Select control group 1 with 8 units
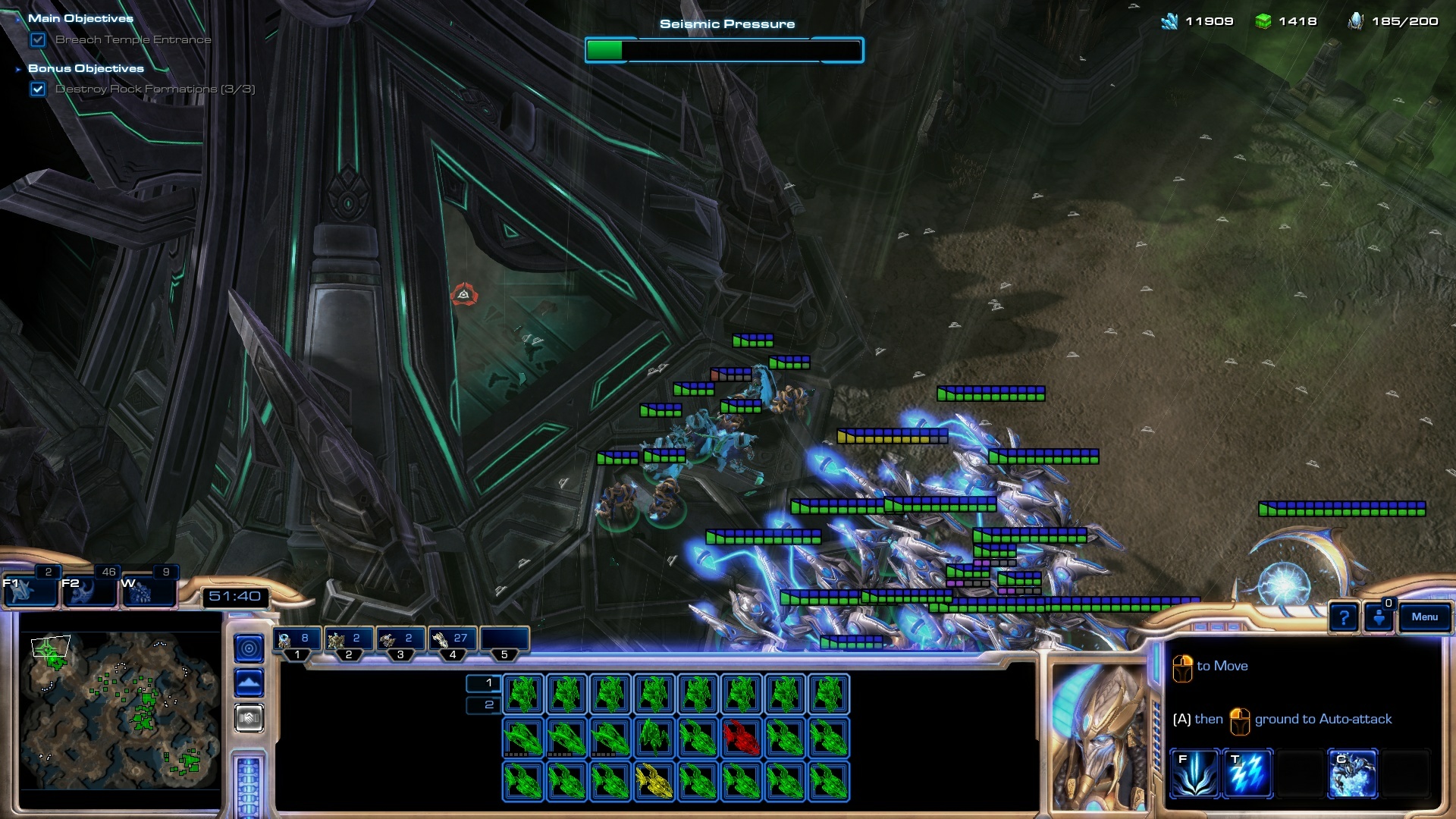The image size is (1456, 819). [297, 641]
